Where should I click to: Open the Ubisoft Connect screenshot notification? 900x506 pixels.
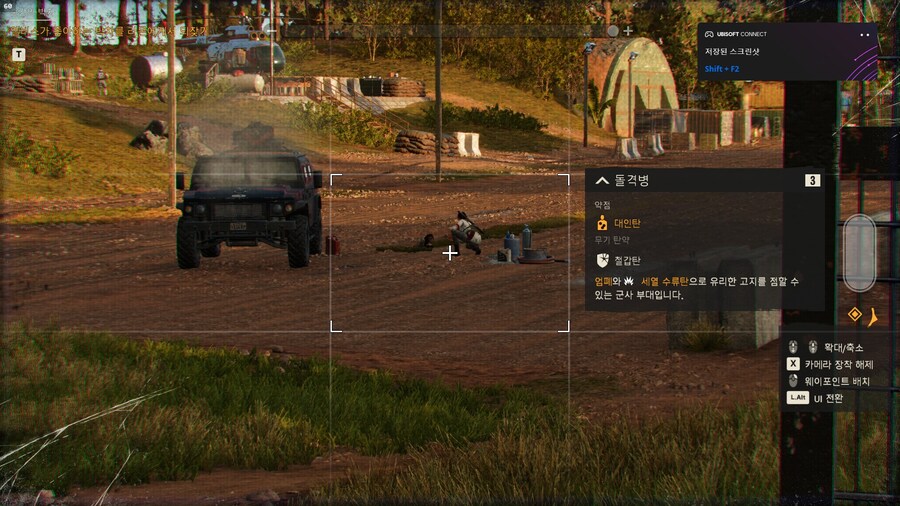787,51
